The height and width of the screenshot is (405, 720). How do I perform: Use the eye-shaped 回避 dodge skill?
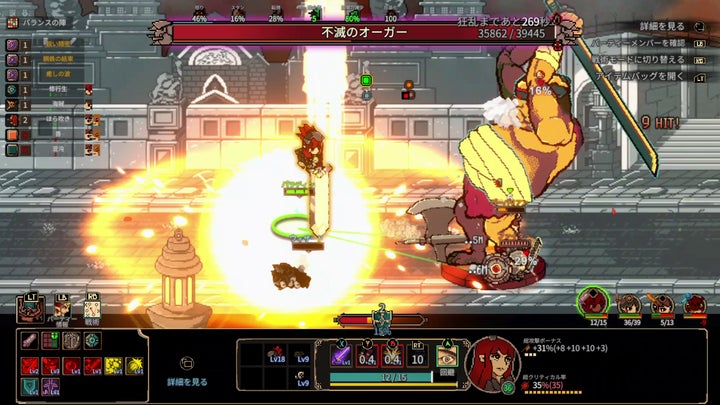pyautogui.click(x=446, y=356)
